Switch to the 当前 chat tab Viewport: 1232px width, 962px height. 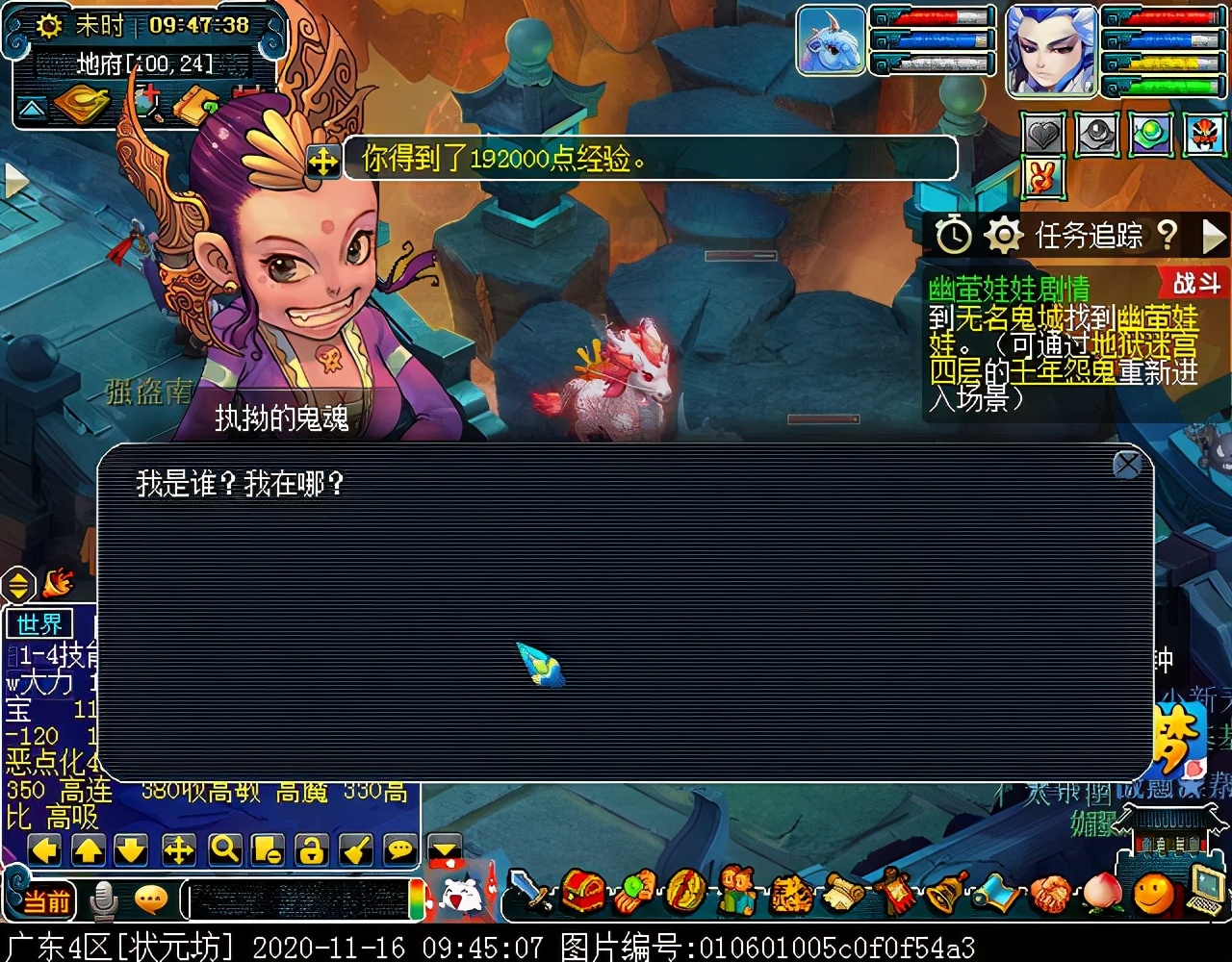[x=47, y=899]
